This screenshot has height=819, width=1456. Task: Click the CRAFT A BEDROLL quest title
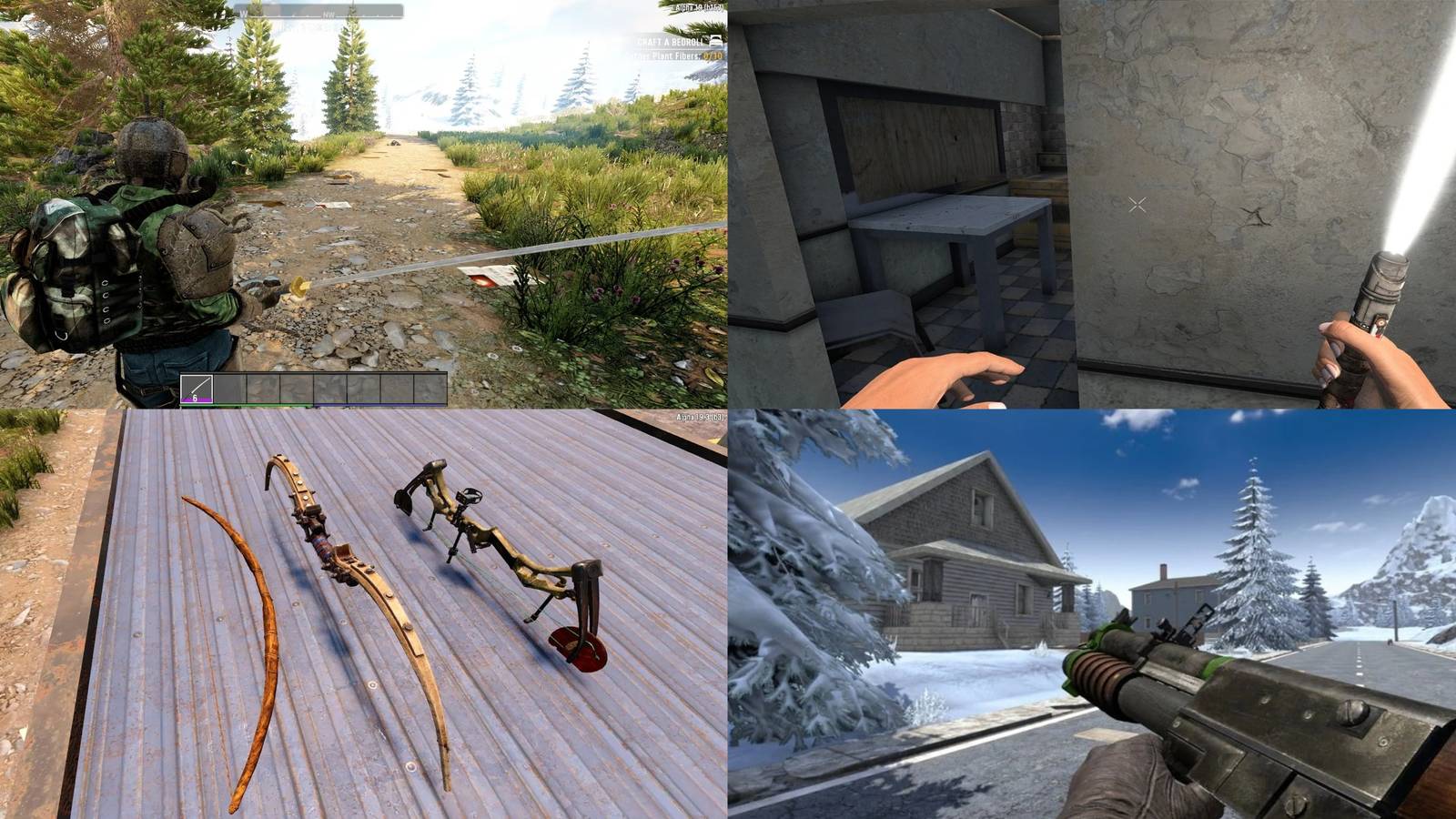tap(669, 42)
